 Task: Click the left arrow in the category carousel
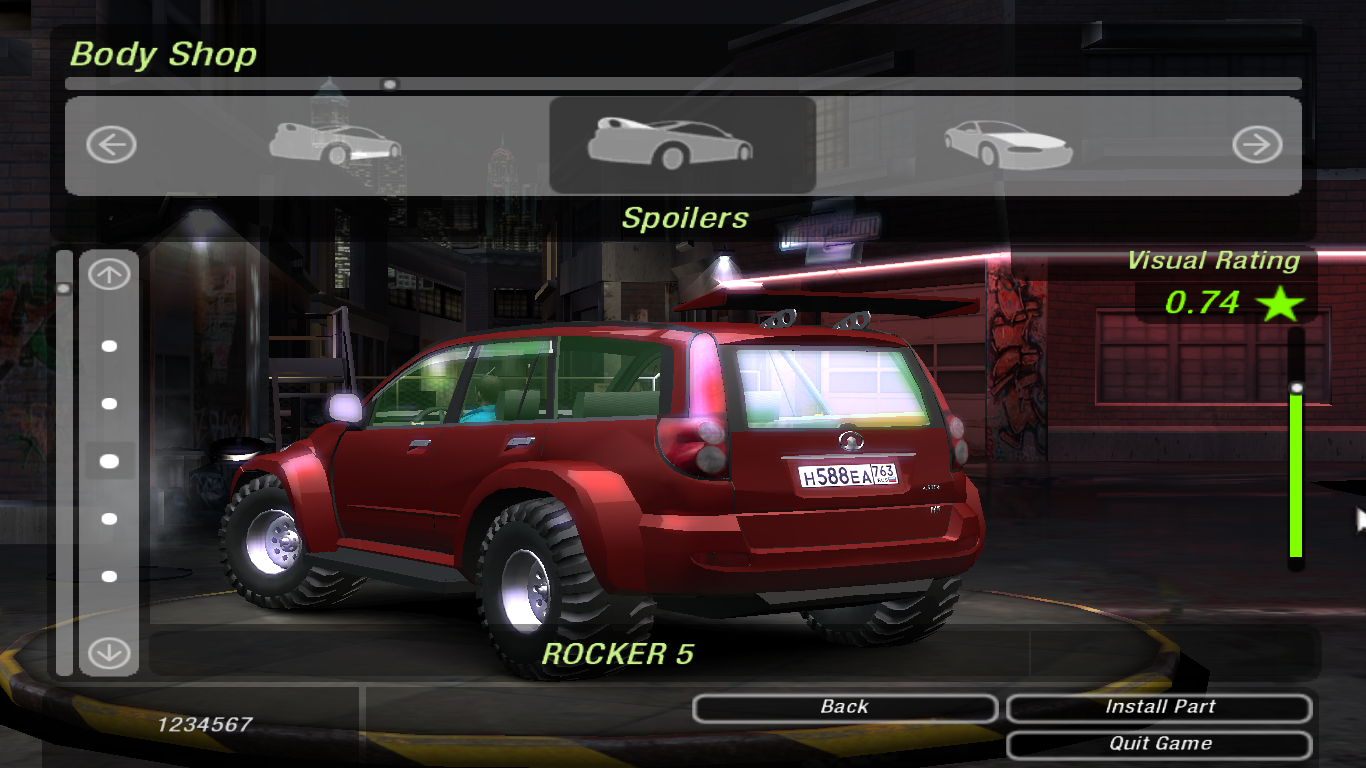(x=110, y=146)
